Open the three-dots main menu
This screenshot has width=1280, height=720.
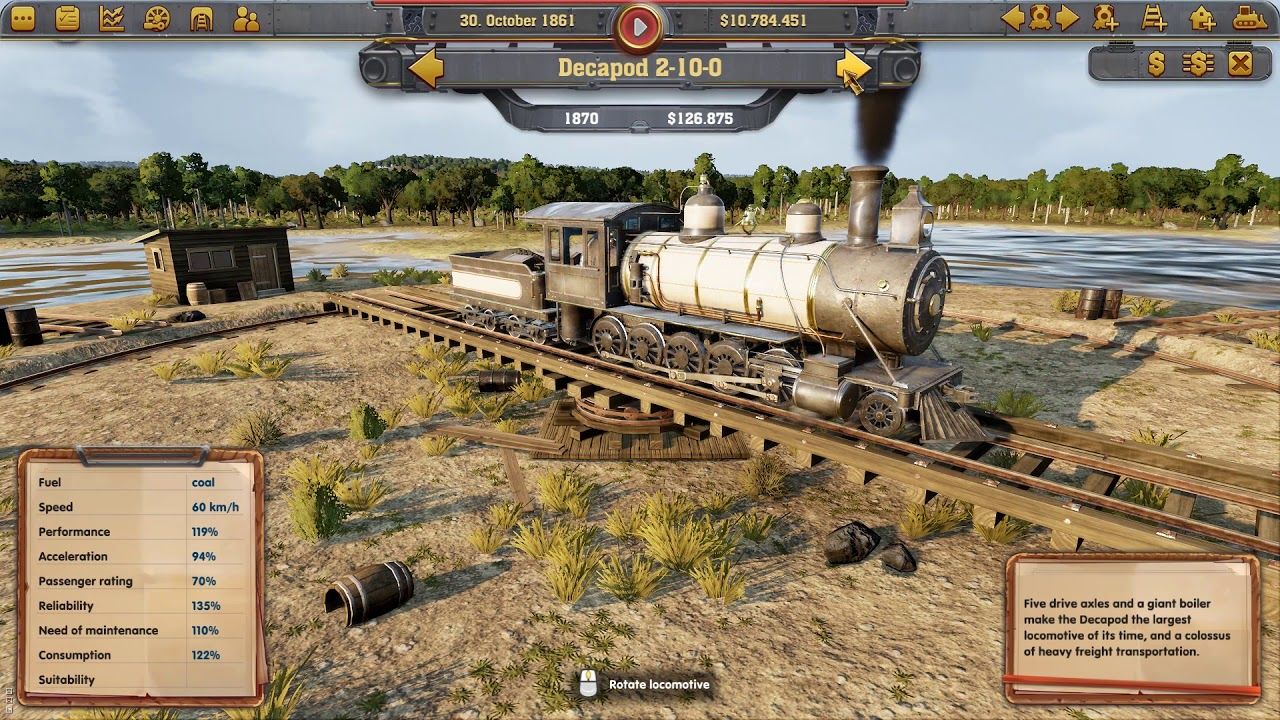tap(23, 18)
